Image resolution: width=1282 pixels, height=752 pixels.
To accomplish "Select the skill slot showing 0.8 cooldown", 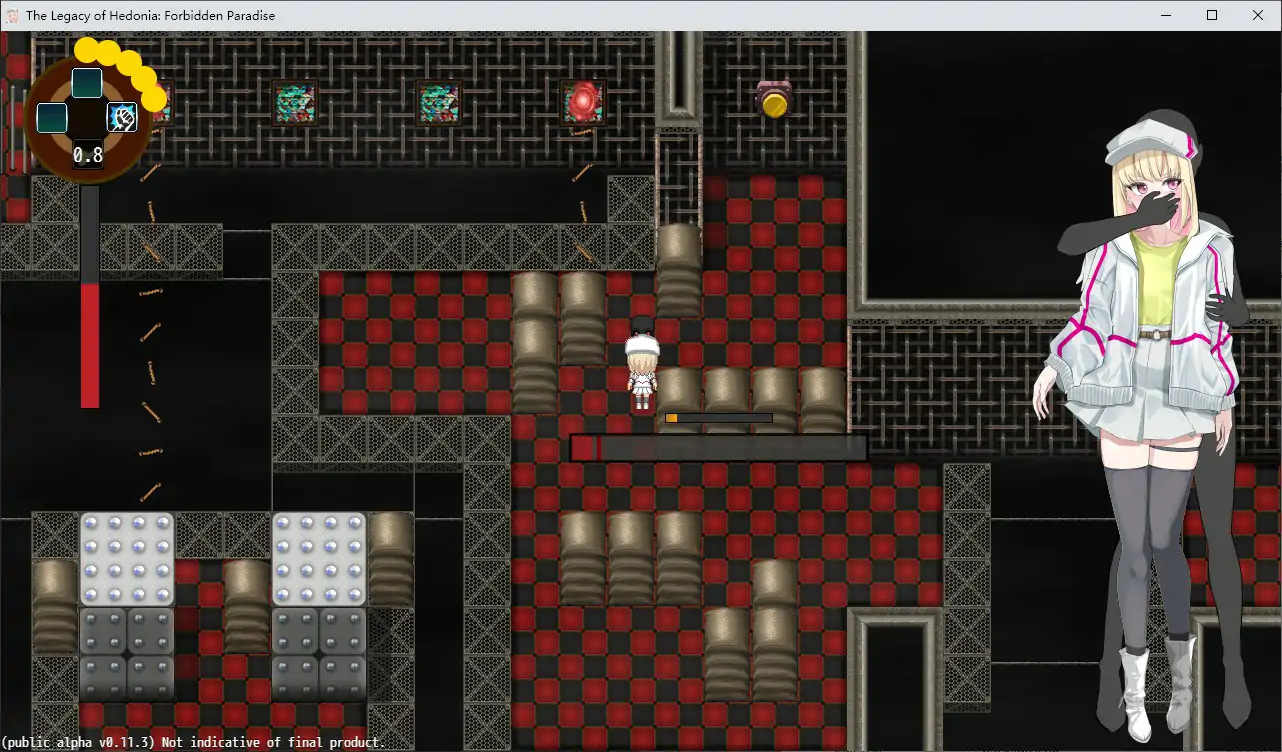I will (88, 154).
